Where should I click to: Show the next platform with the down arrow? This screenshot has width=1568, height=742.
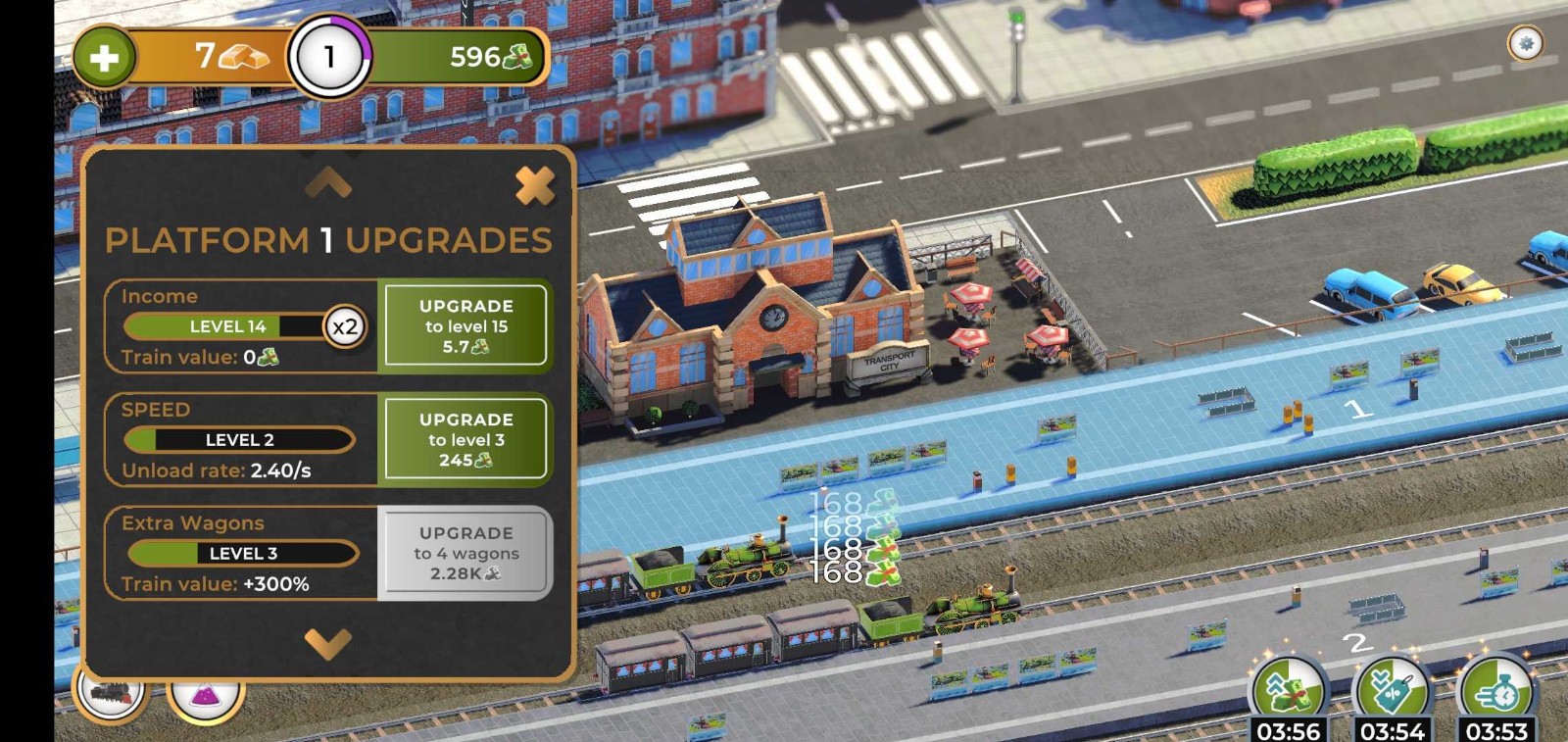click(327, 643)
